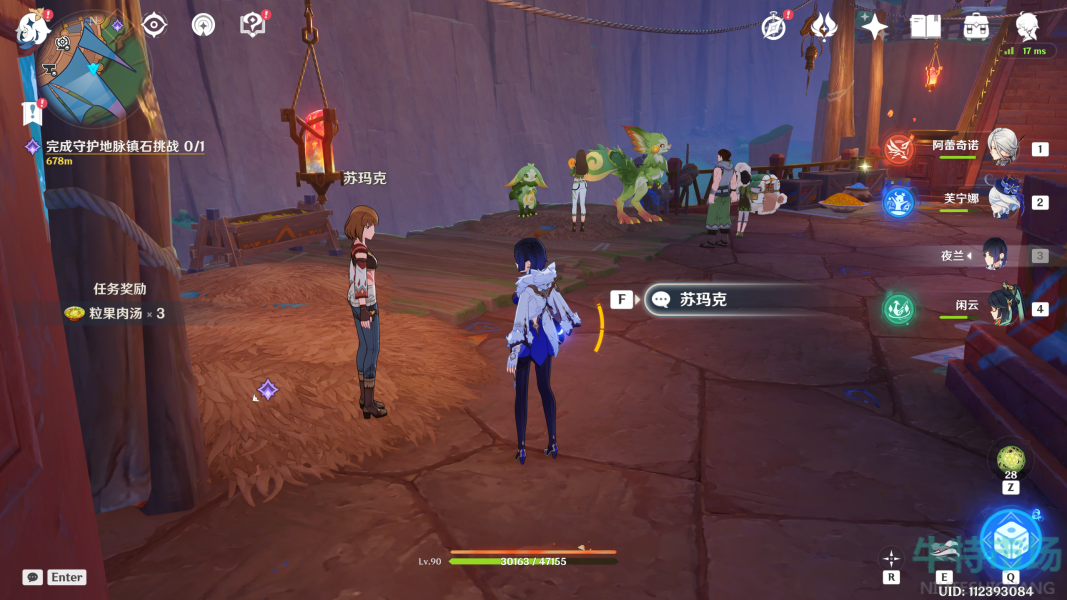Open the backpack inventory
Viewport: 1067px width, 600px height.
(x=976, y=26)
